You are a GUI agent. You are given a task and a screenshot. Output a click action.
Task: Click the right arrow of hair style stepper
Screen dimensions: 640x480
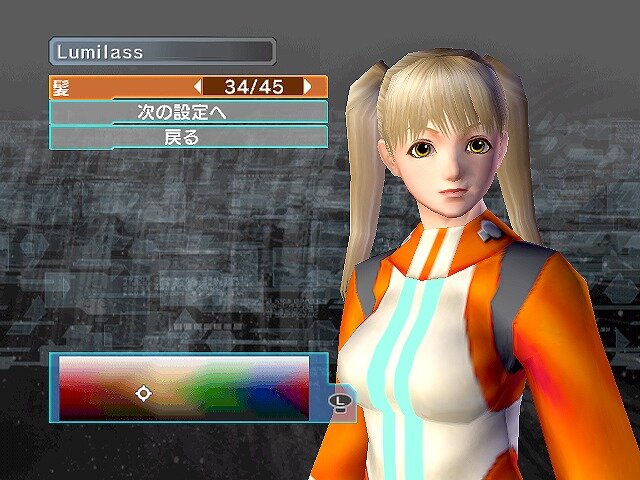click(308, 87)
